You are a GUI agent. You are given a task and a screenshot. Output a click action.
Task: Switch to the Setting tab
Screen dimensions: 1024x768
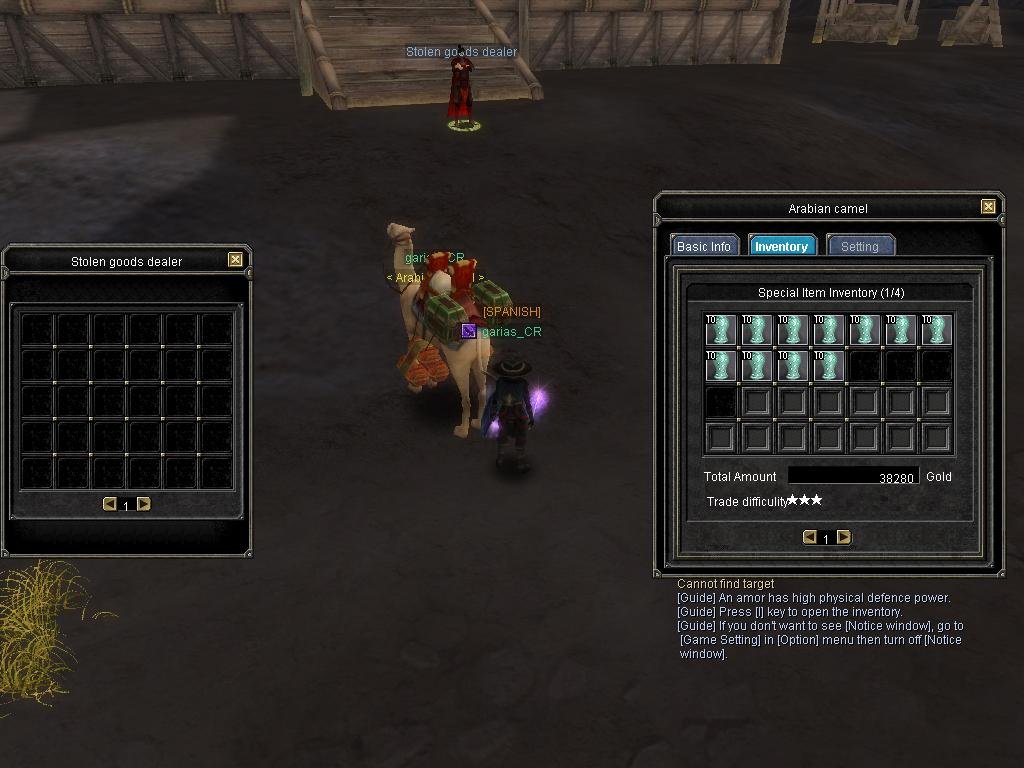(x=859, y=246)
